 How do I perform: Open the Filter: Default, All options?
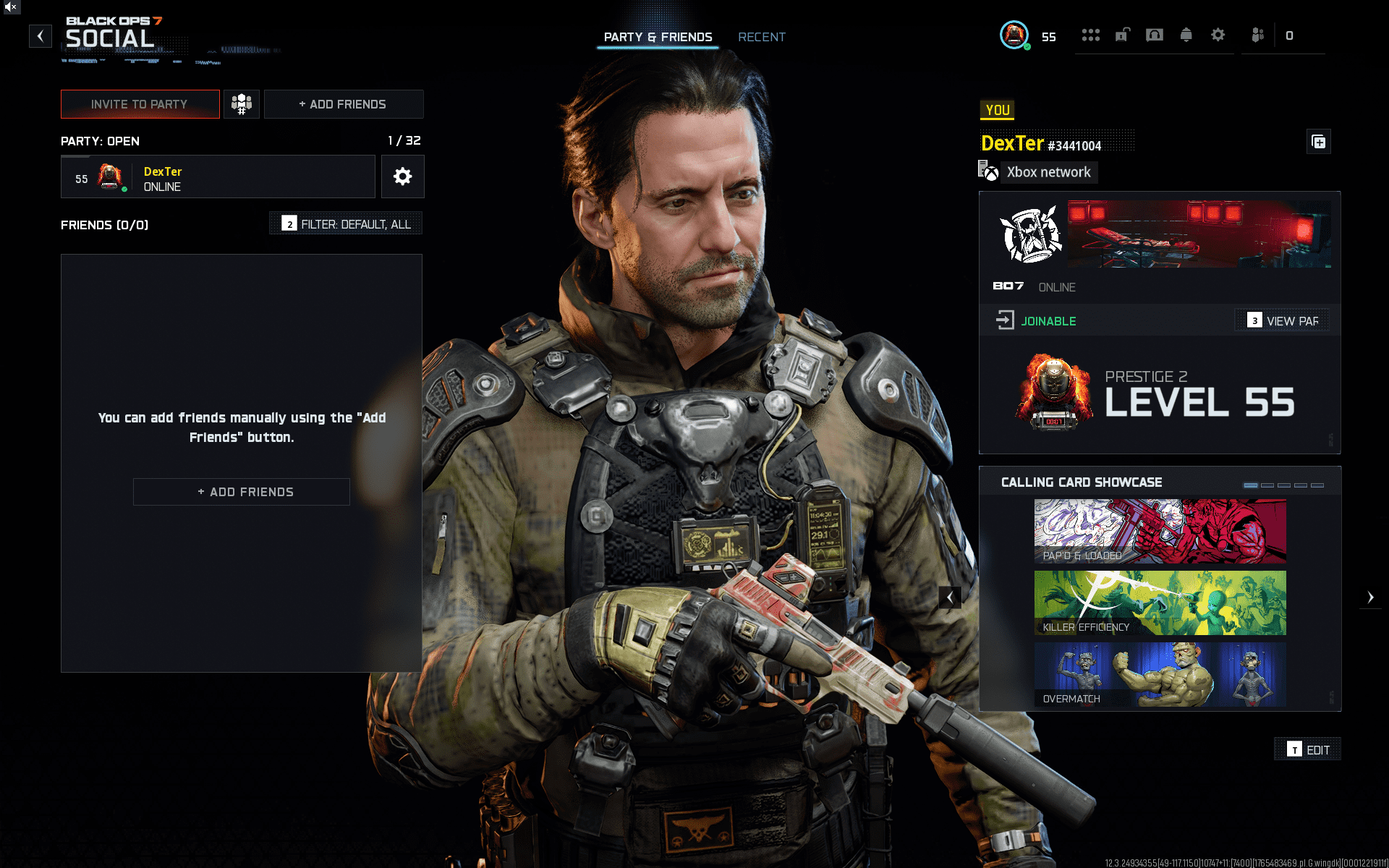click(x=345, y=224)
